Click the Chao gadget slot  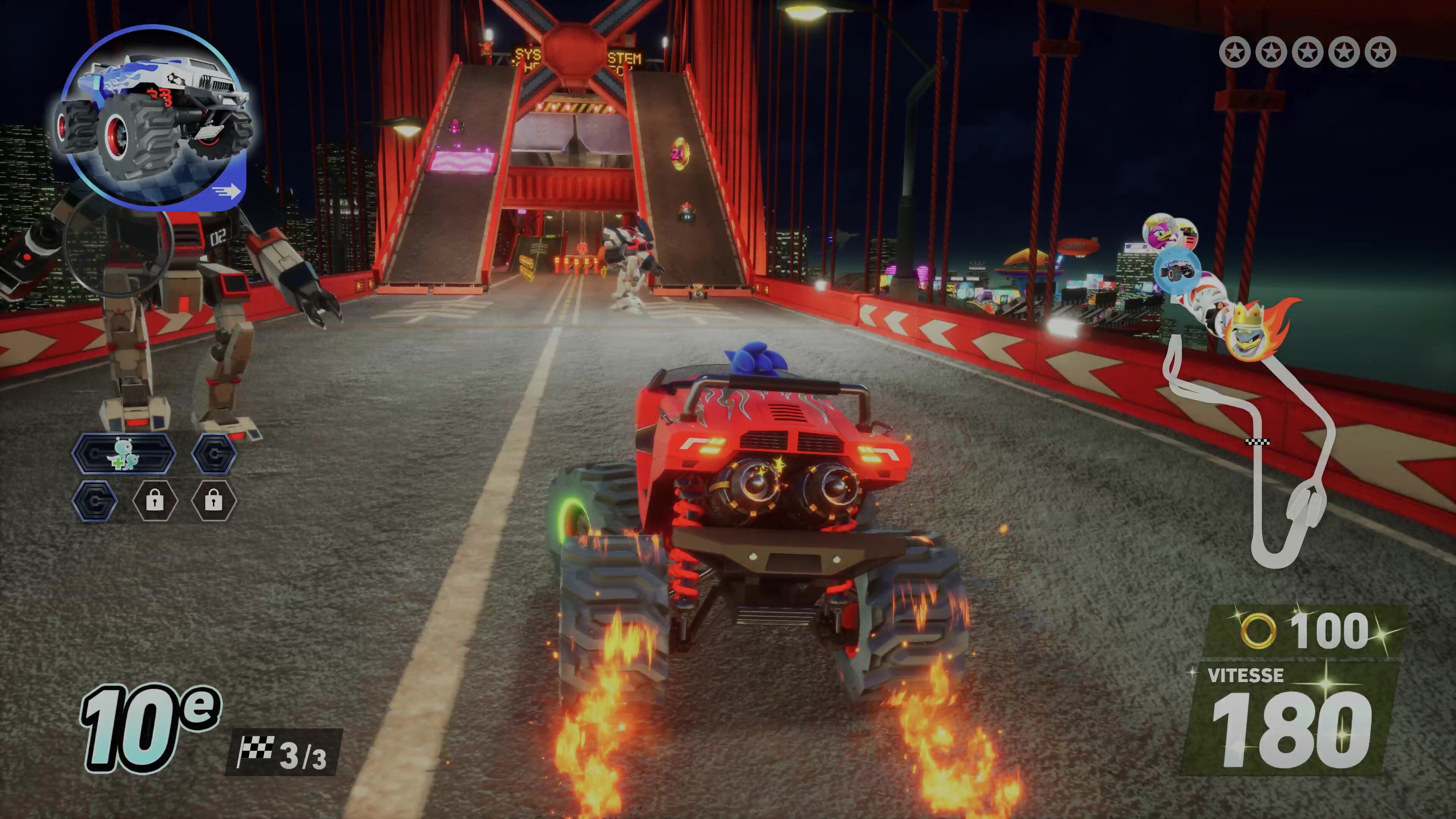pos(124,454)
